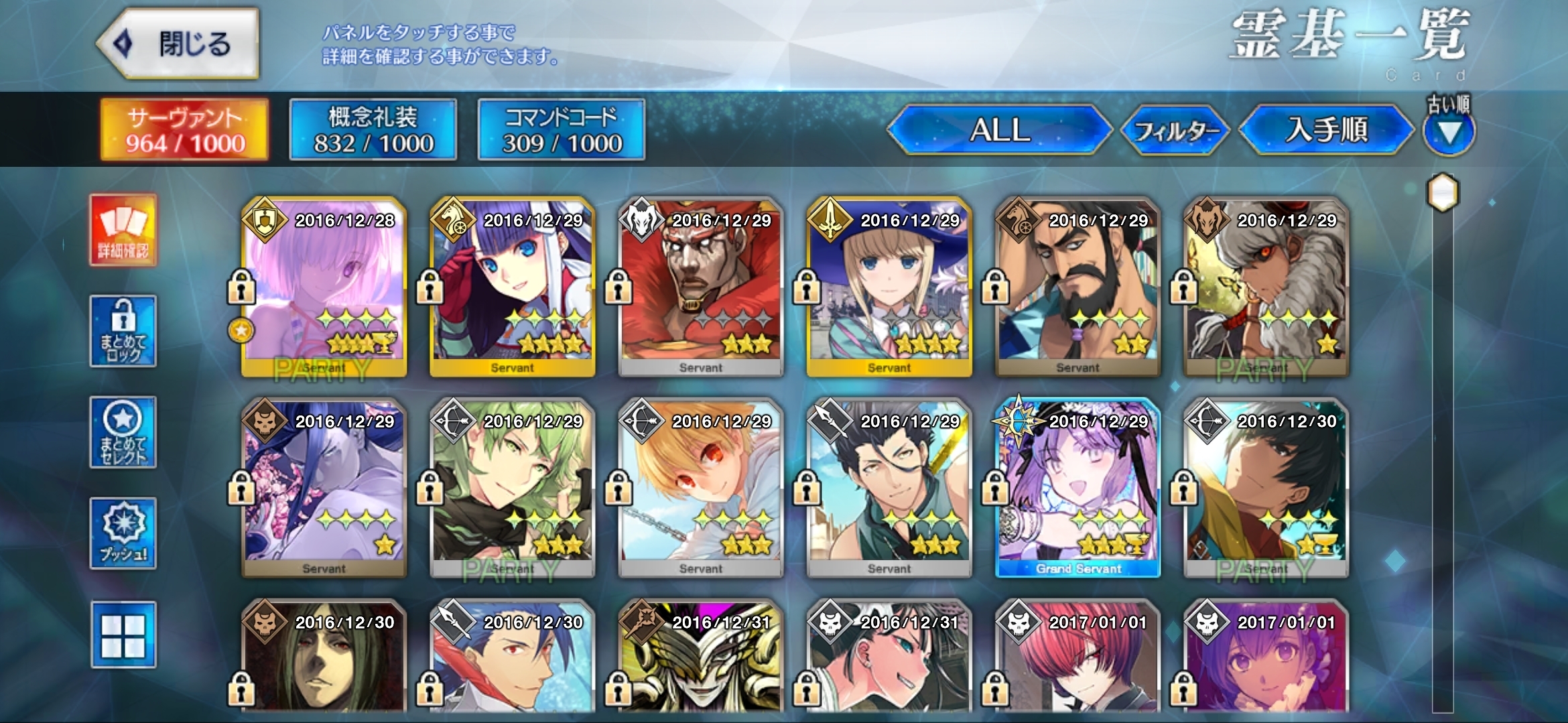This screenshot has height=723, width=1568.
Task: Change grid layout with the four-square icon
Action: (123, 635)
